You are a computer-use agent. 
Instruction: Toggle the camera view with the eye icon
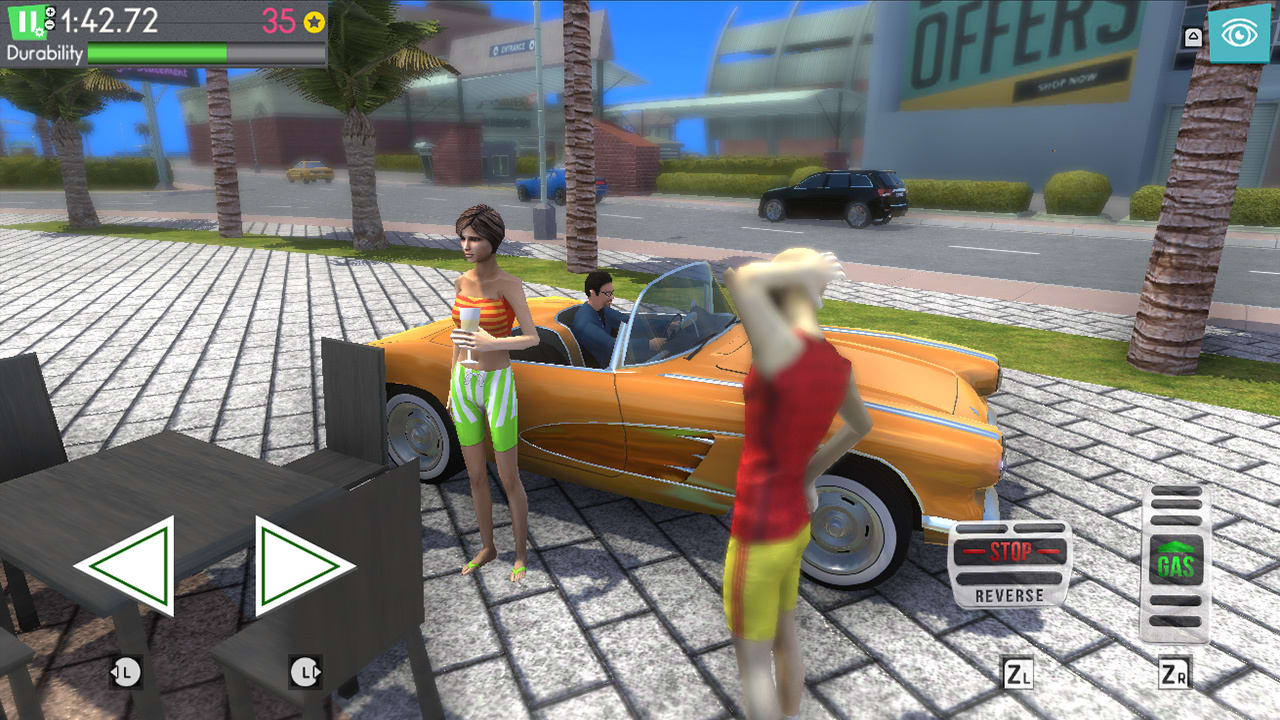point(1240,35)
